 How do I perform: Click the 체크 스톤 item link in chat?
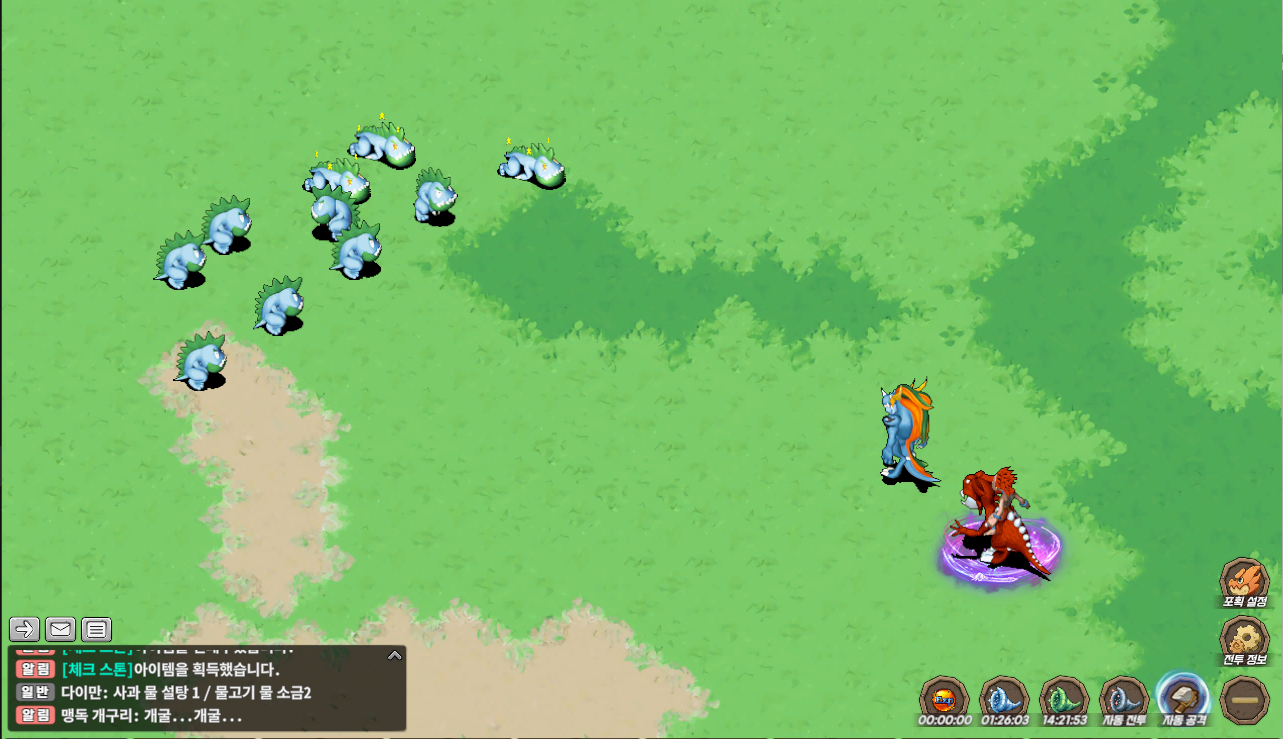pos(97,669)
